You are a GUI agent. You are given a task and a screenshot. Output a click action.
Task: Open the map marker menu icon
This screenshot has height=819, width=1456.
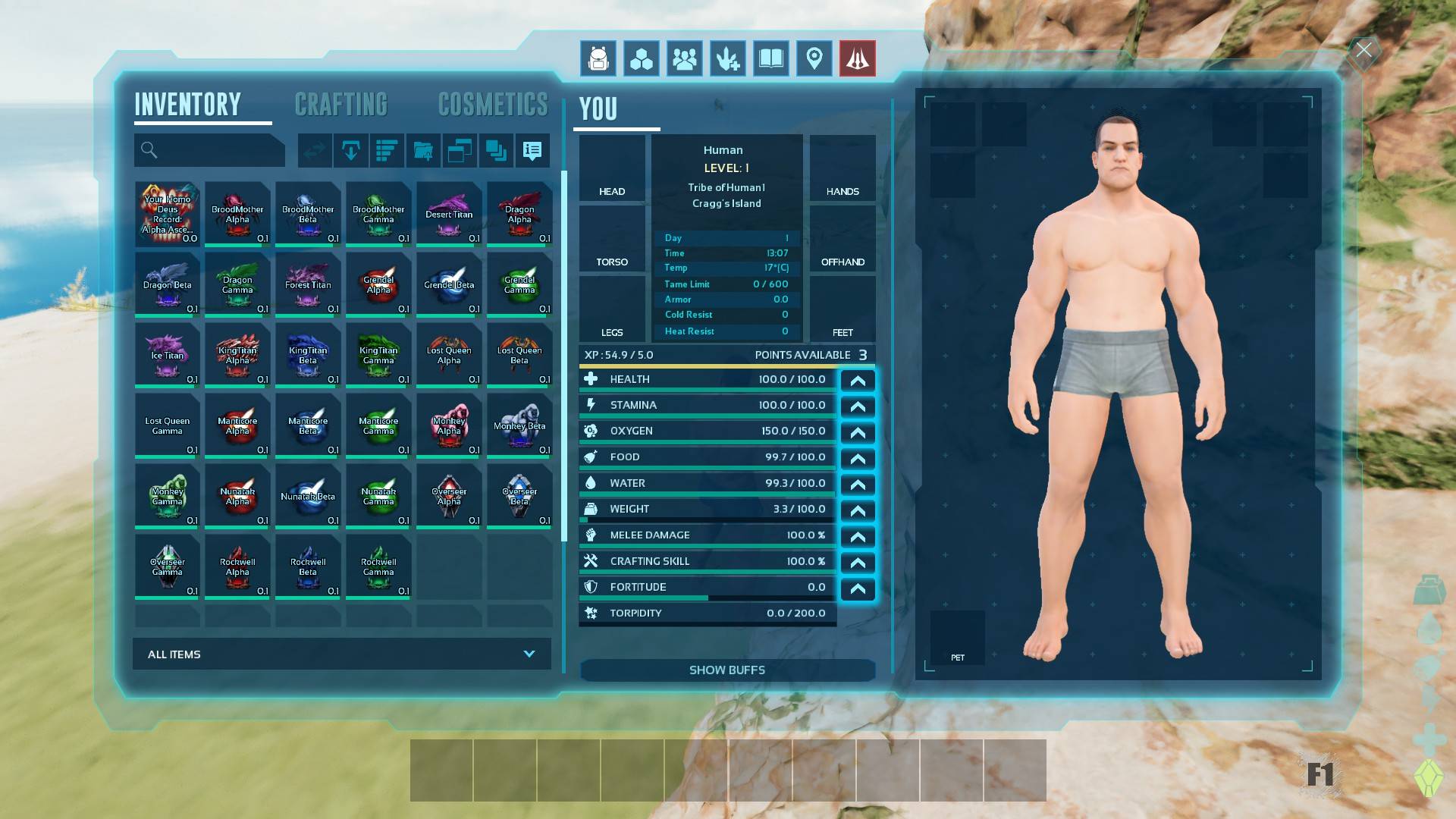(814, 58)
